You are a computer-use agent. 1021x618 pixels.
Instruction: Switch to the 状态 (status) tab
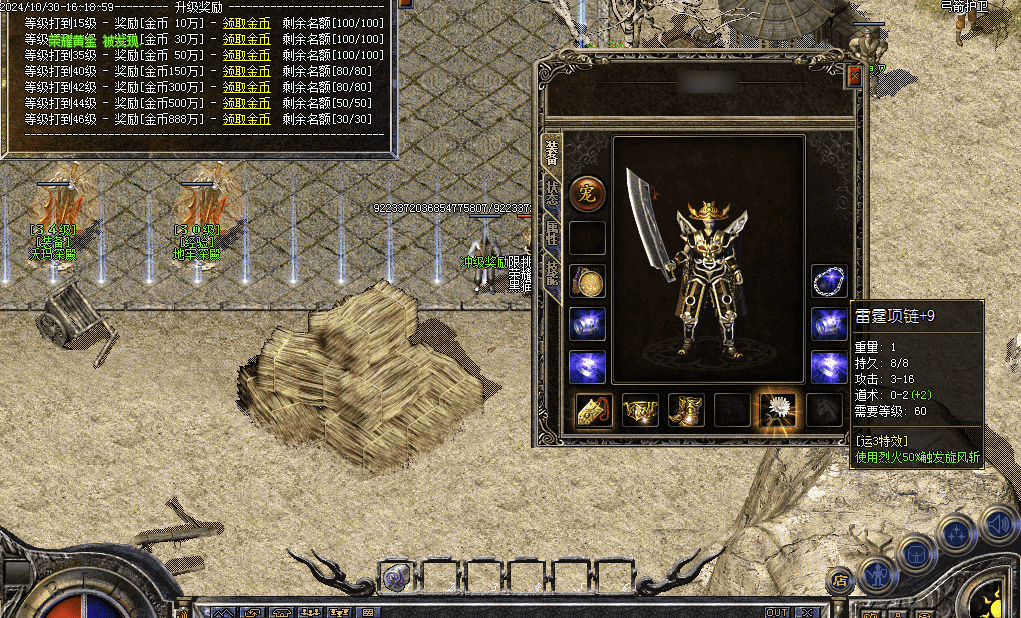552,193
